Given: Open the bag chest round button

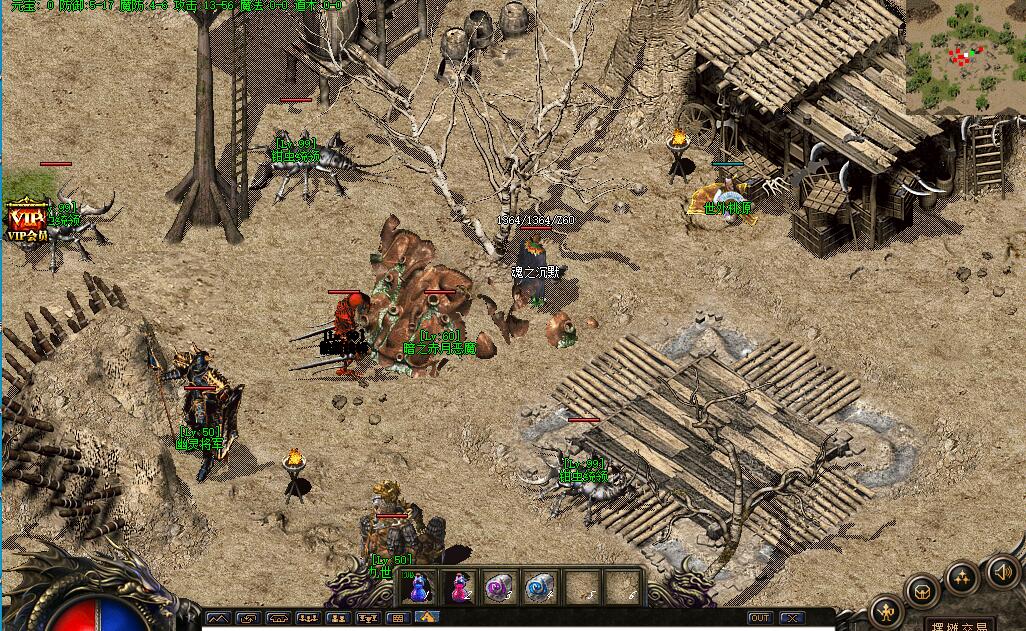Looking at the screenshot, I should pyautogui.click(x=921, y=590).
